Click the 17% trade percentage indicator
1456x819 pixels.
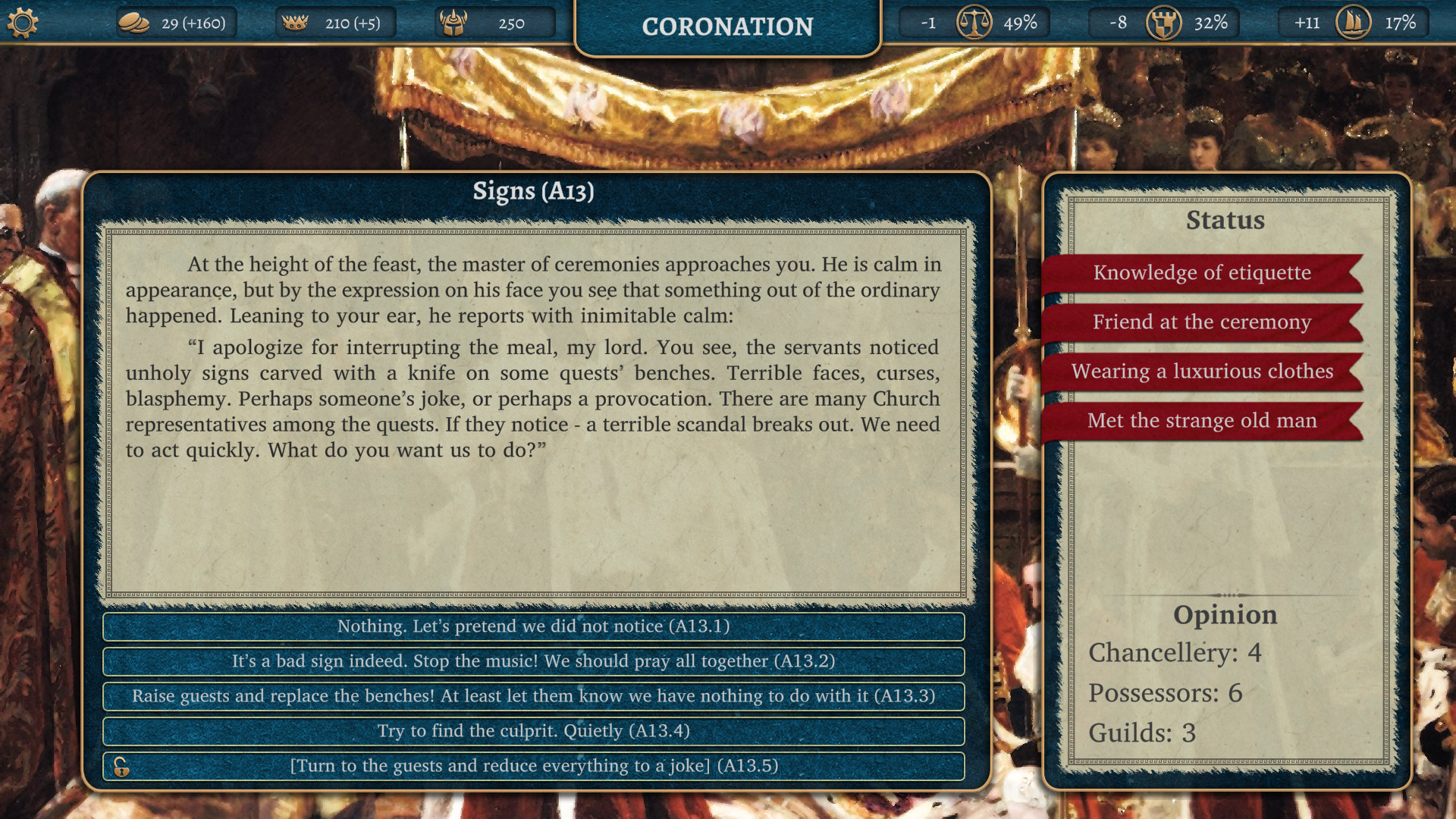(1402, 23)
